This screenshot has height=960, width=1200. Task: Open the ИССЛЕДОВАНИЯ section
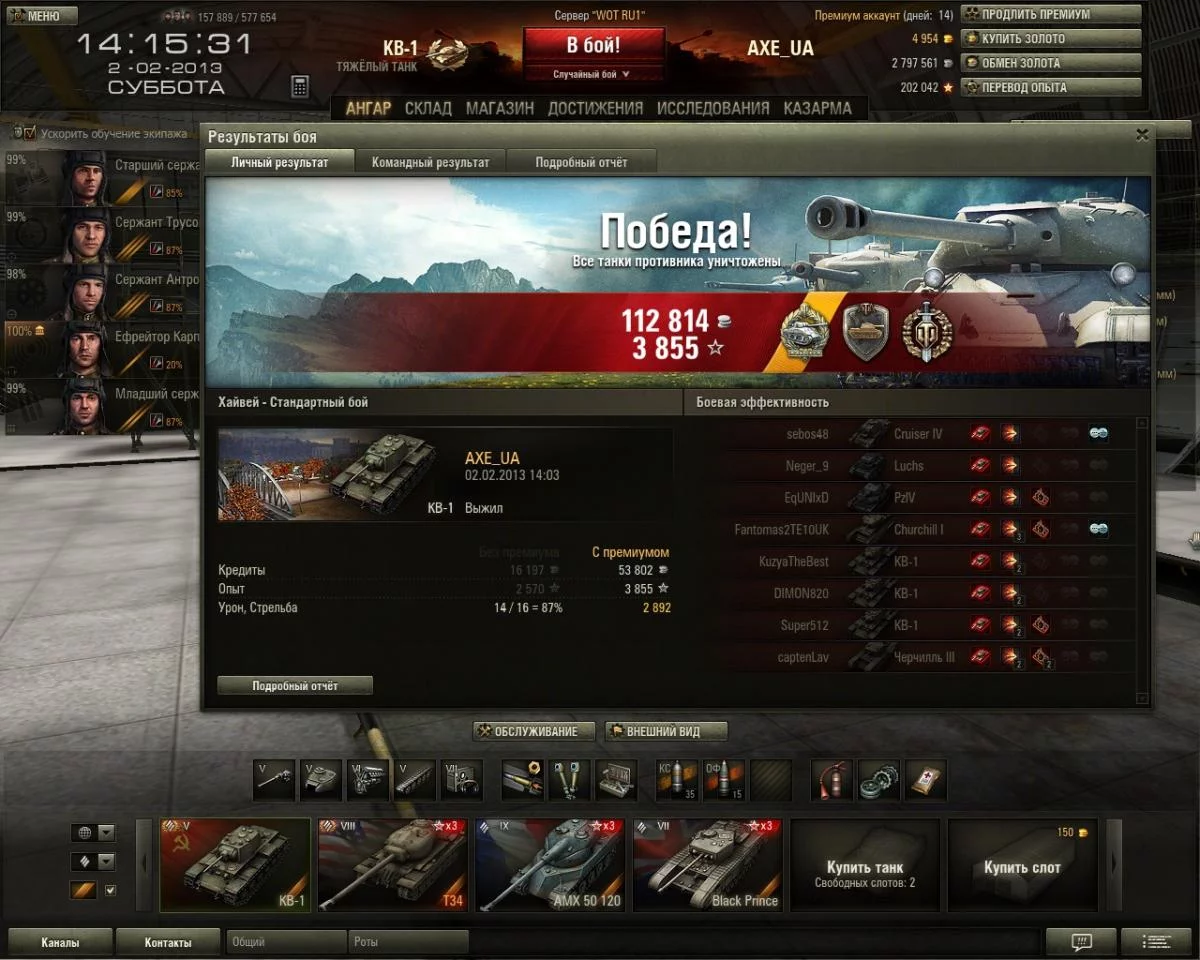(713, 108)
